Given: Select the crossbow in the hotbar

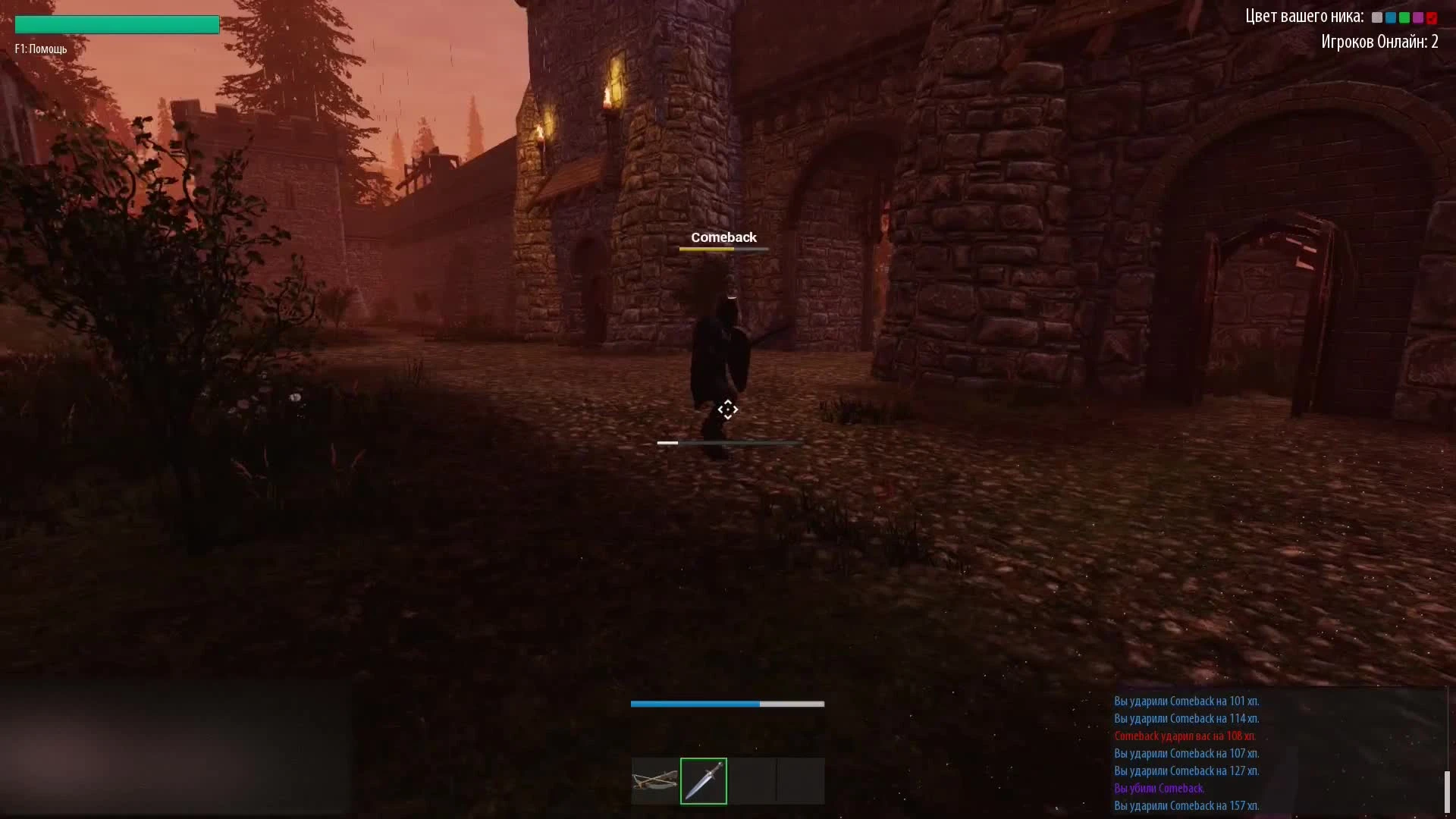Looking at the screenshot, I should click(654, 781).
